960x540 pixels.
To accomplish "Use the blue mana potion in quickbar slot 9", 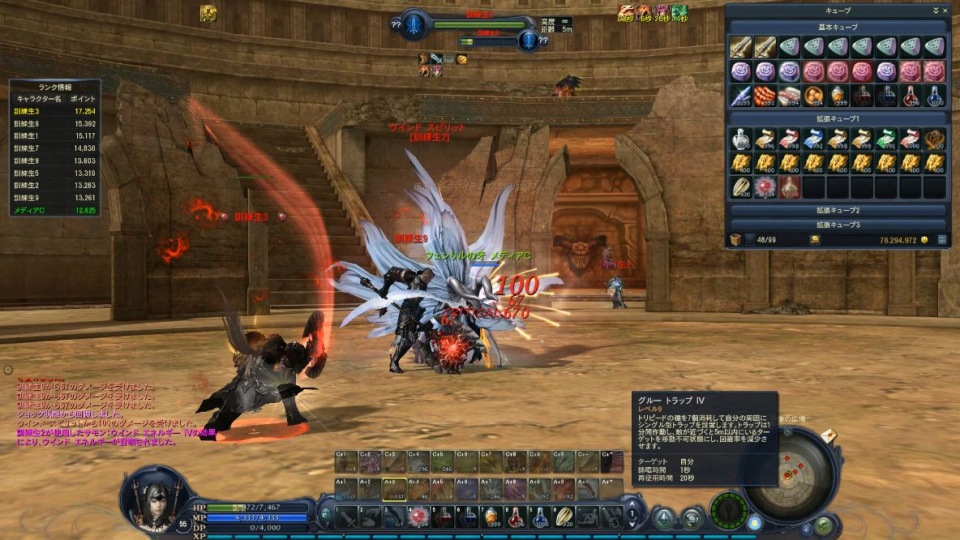I will [x=541, y=517].
